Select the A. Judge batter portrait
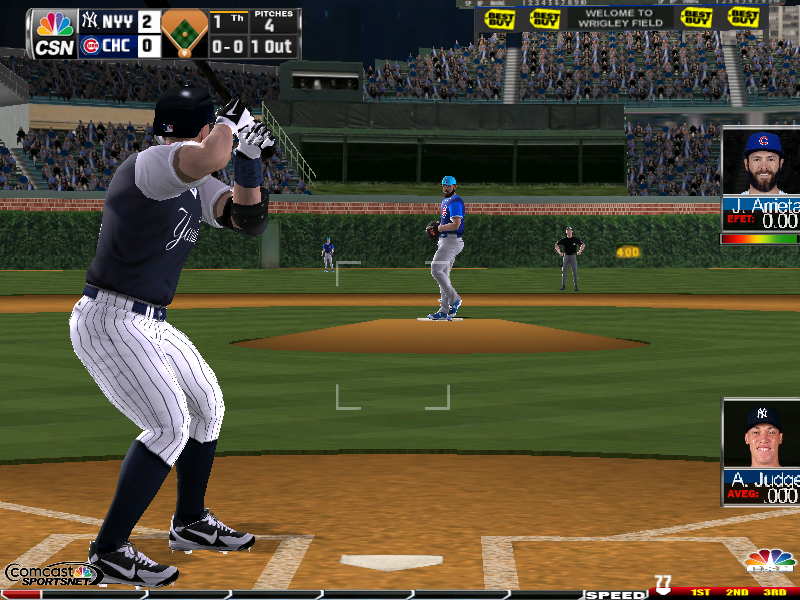800x600 pixels. pos(762,434)
